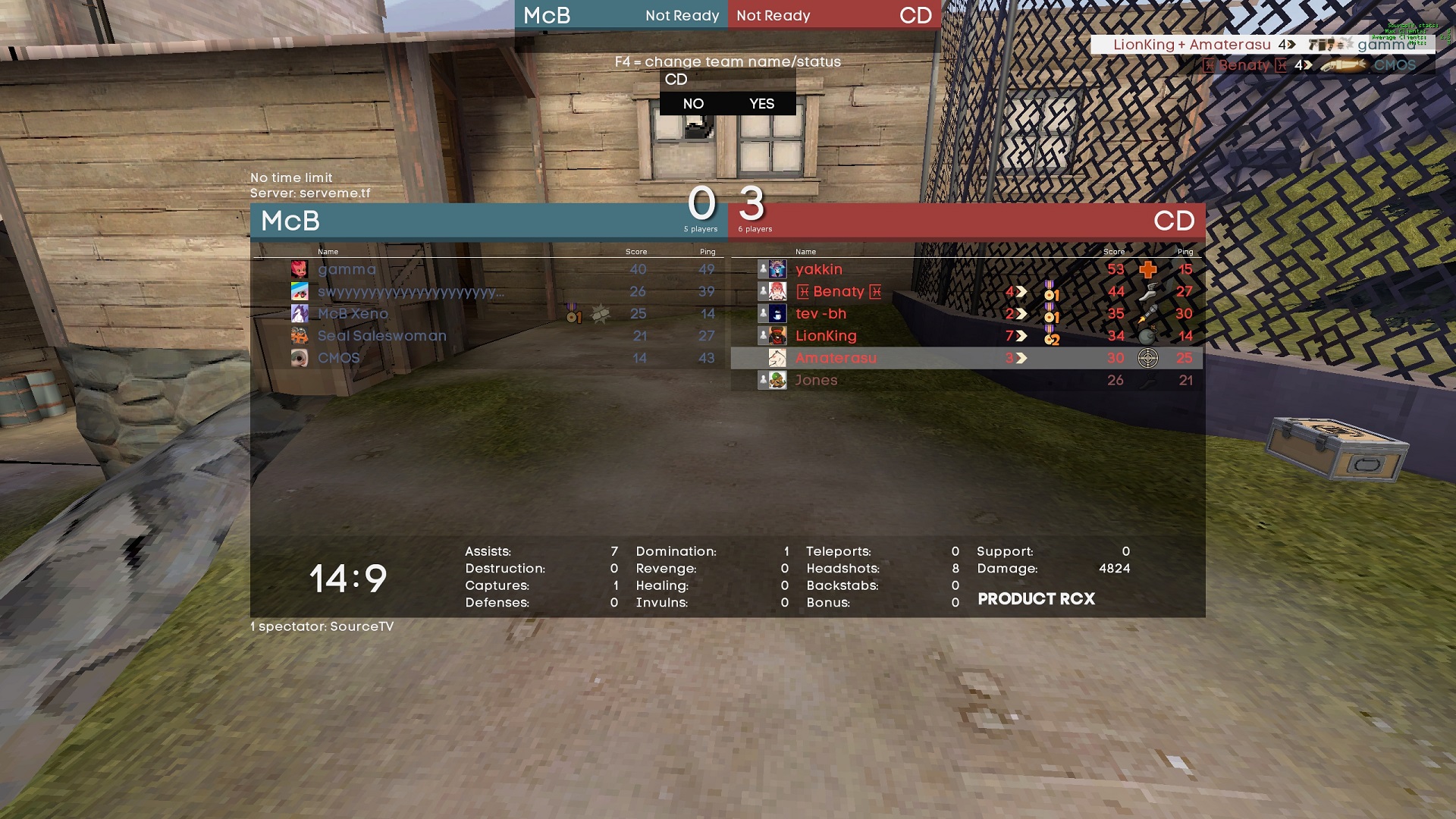Image resolution: width=1456 pixels, height=819 pixels.
Task: Choose NO in the CD prompt
Action: pos(693,104)
